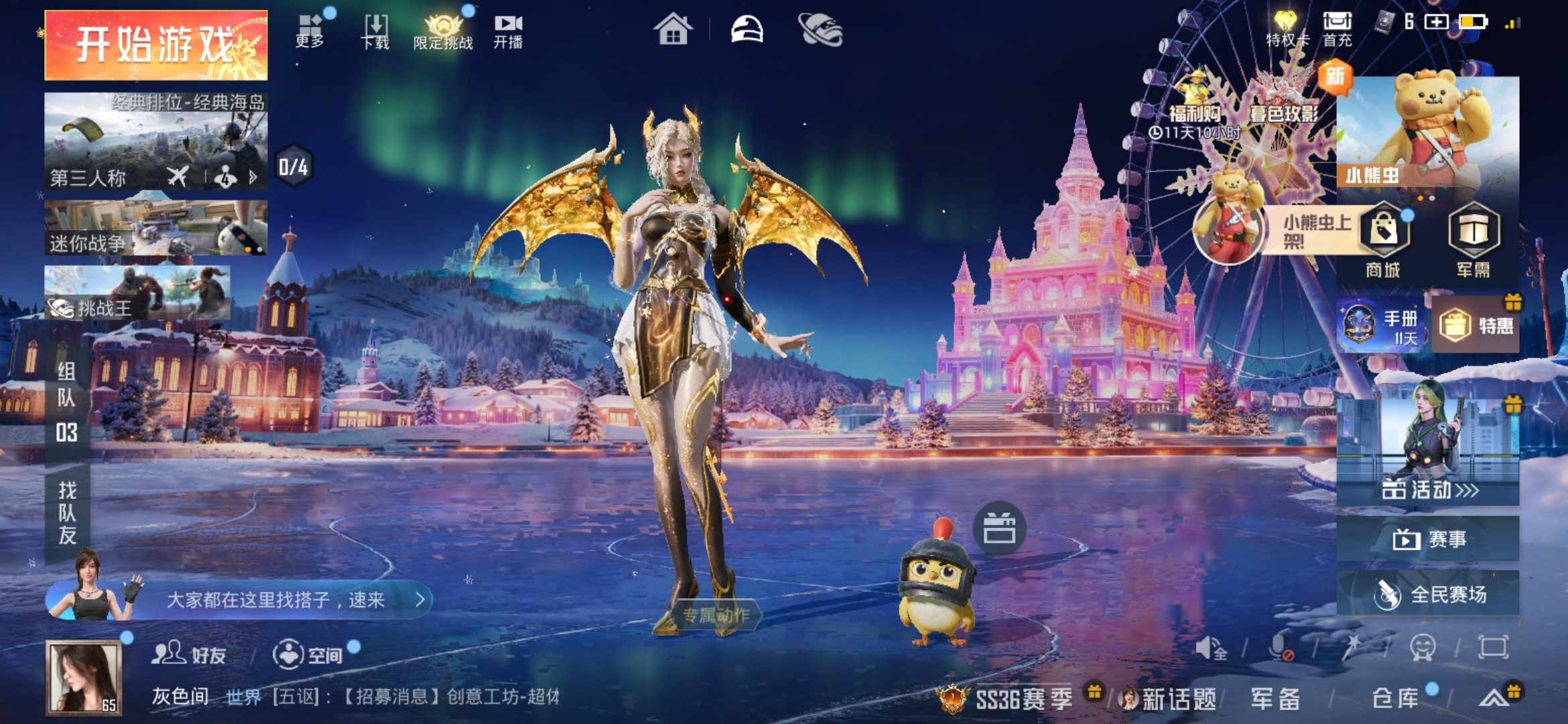Open the 挑战王 challenge king mode
Viewport: 1568px width, 724px height.
pos(137,293)
